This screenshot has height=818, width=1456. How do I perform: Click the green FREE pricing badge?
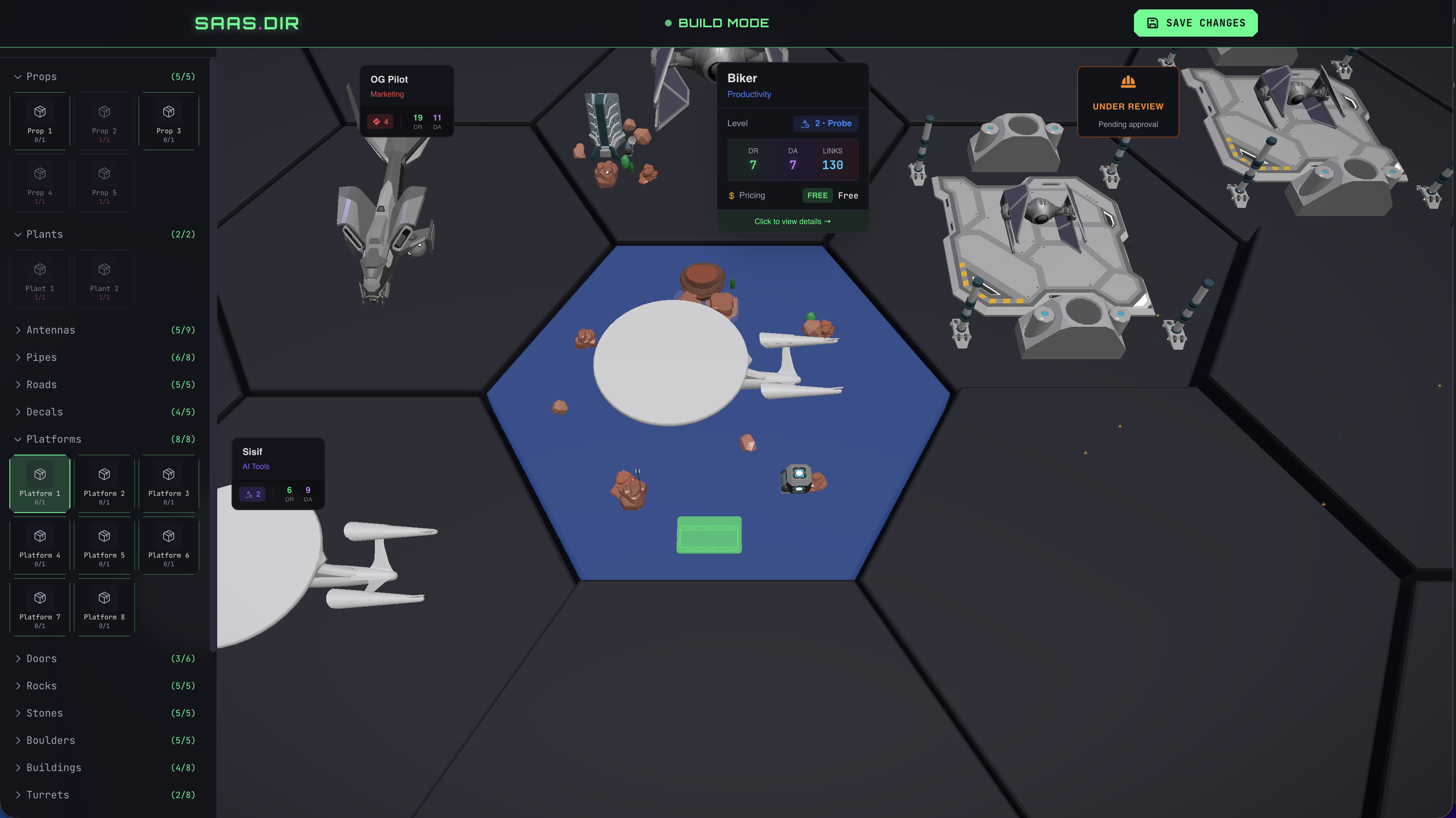point(817,196)
